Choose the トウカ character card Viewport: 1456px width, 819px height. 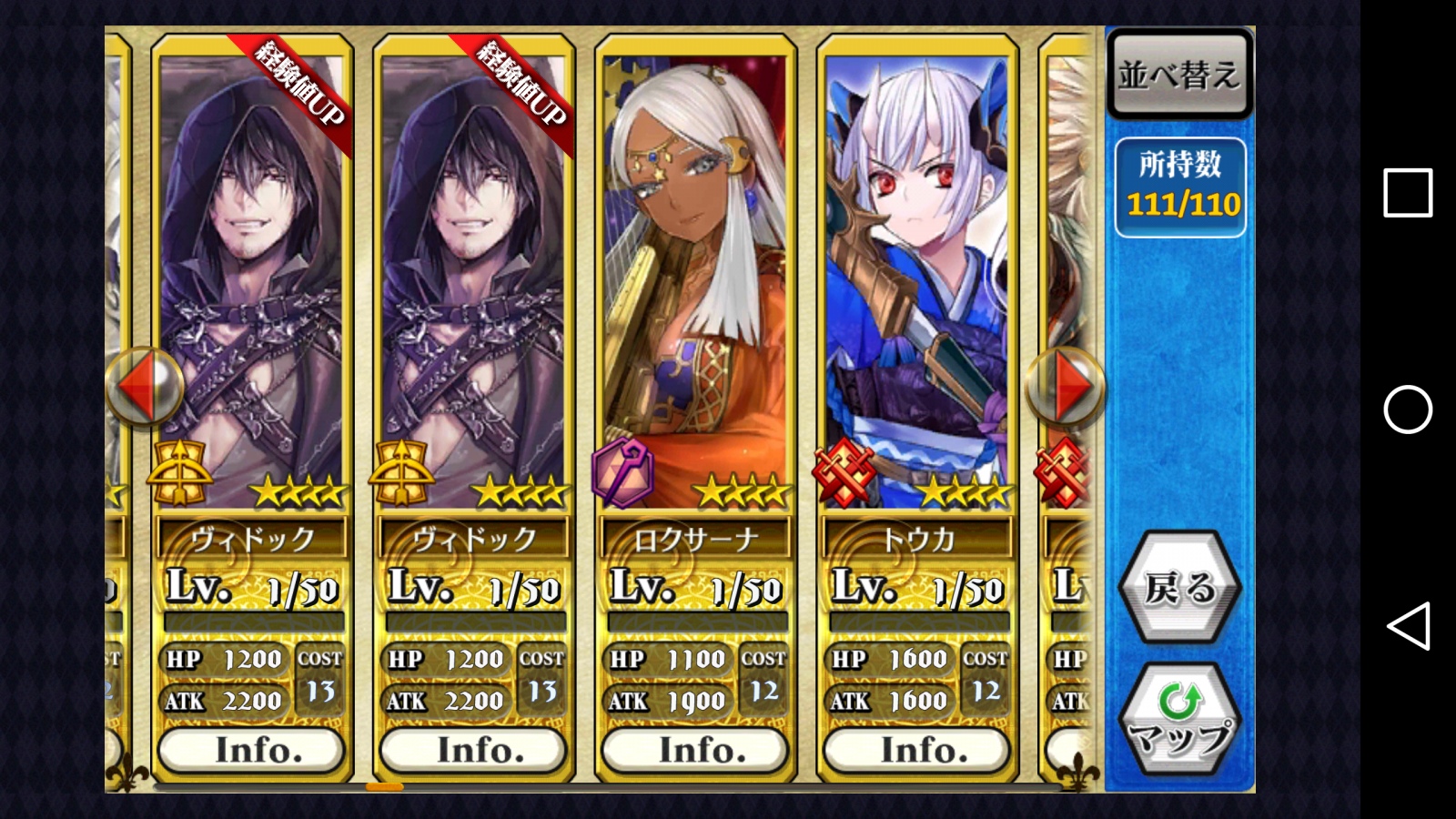917,282
